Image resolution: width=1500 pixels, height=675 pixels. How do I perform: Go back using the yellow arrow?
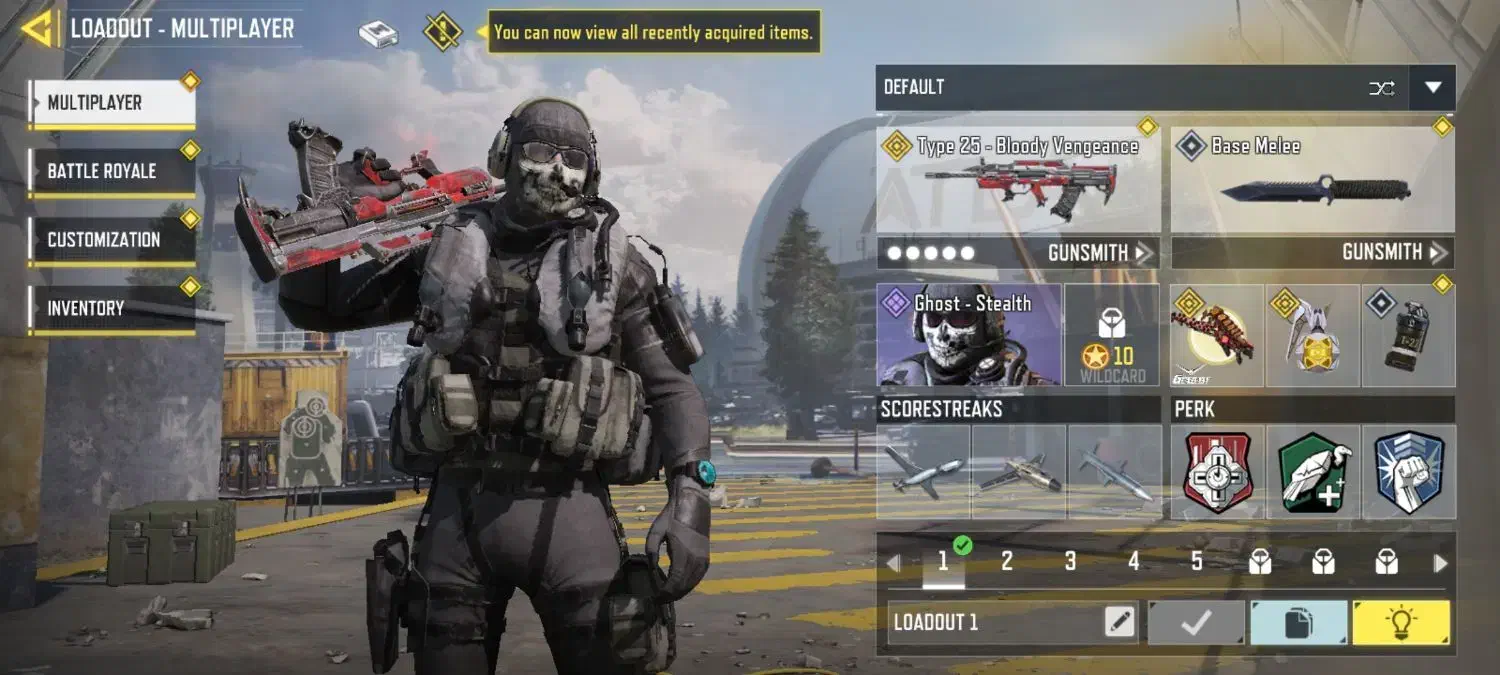pyautogui.click(x=36, y=29)
